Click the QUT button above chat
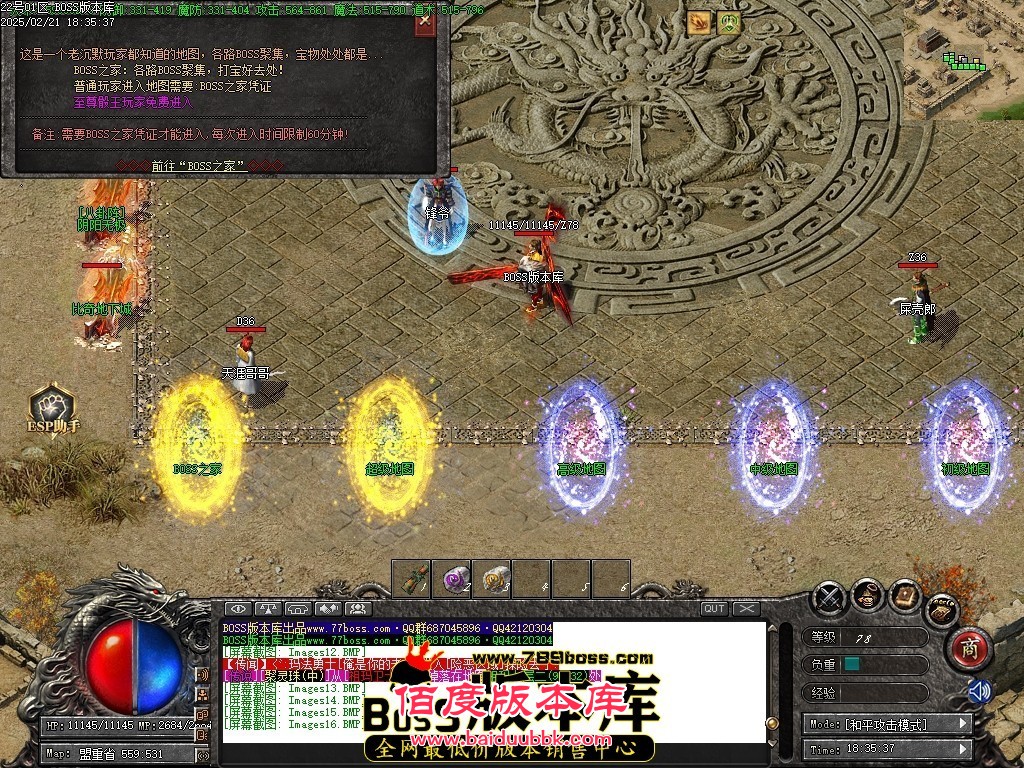This screenshot has height=768, width=1024. (x=714, y=608)
